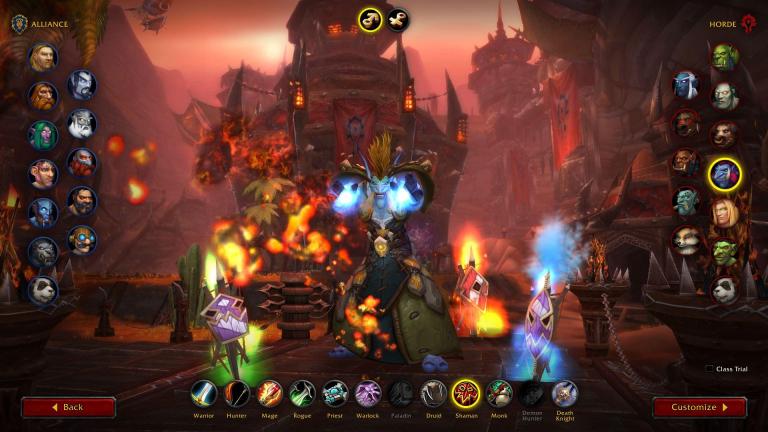Choose the Night Elf race portrait
Image resolution: width=768 pixels, height=432 pixels.
(x=43, y=135)
